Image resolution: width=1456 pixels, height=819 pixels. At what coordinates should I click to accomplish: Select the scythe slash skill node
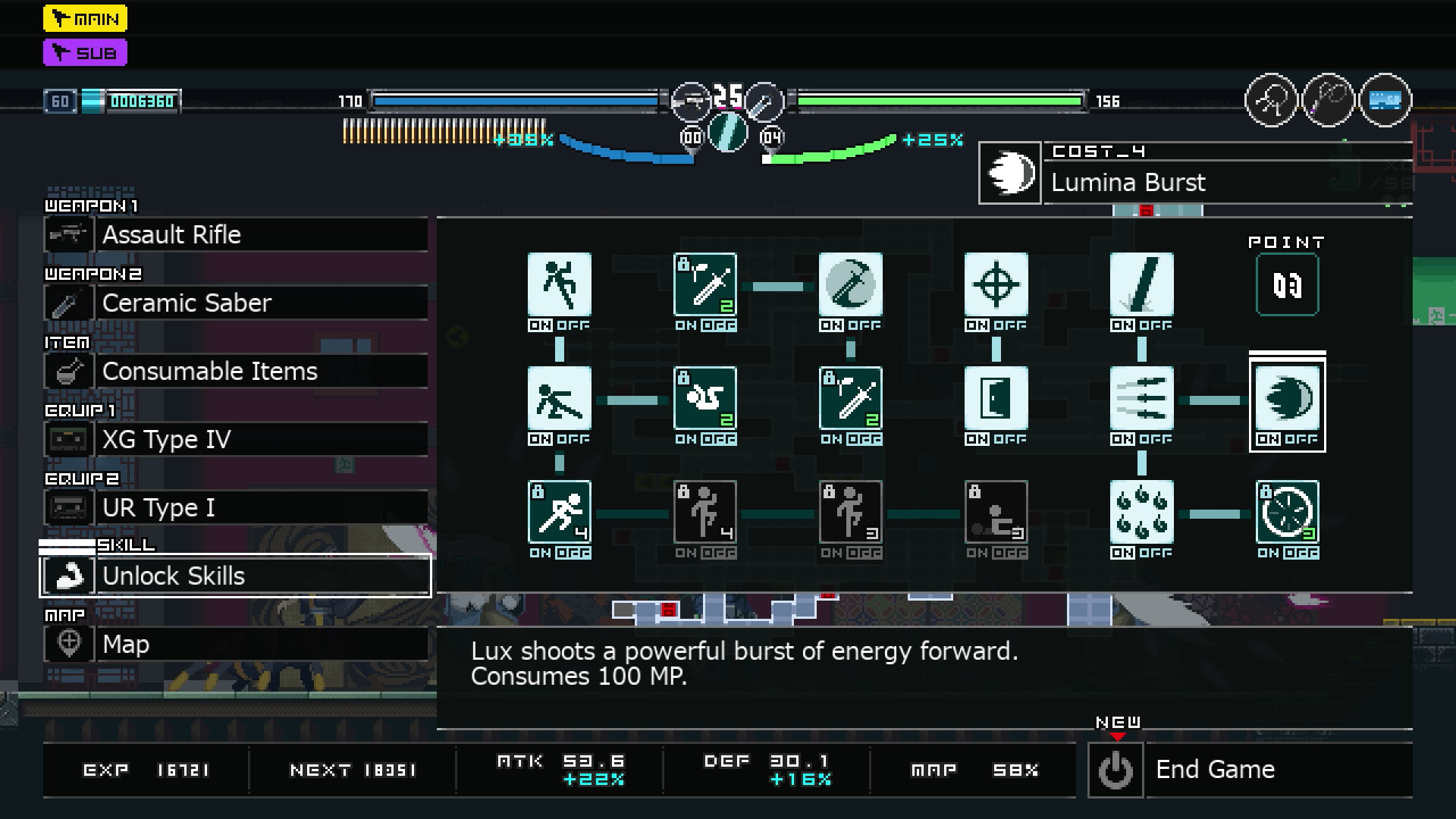[x=850, y=285]
